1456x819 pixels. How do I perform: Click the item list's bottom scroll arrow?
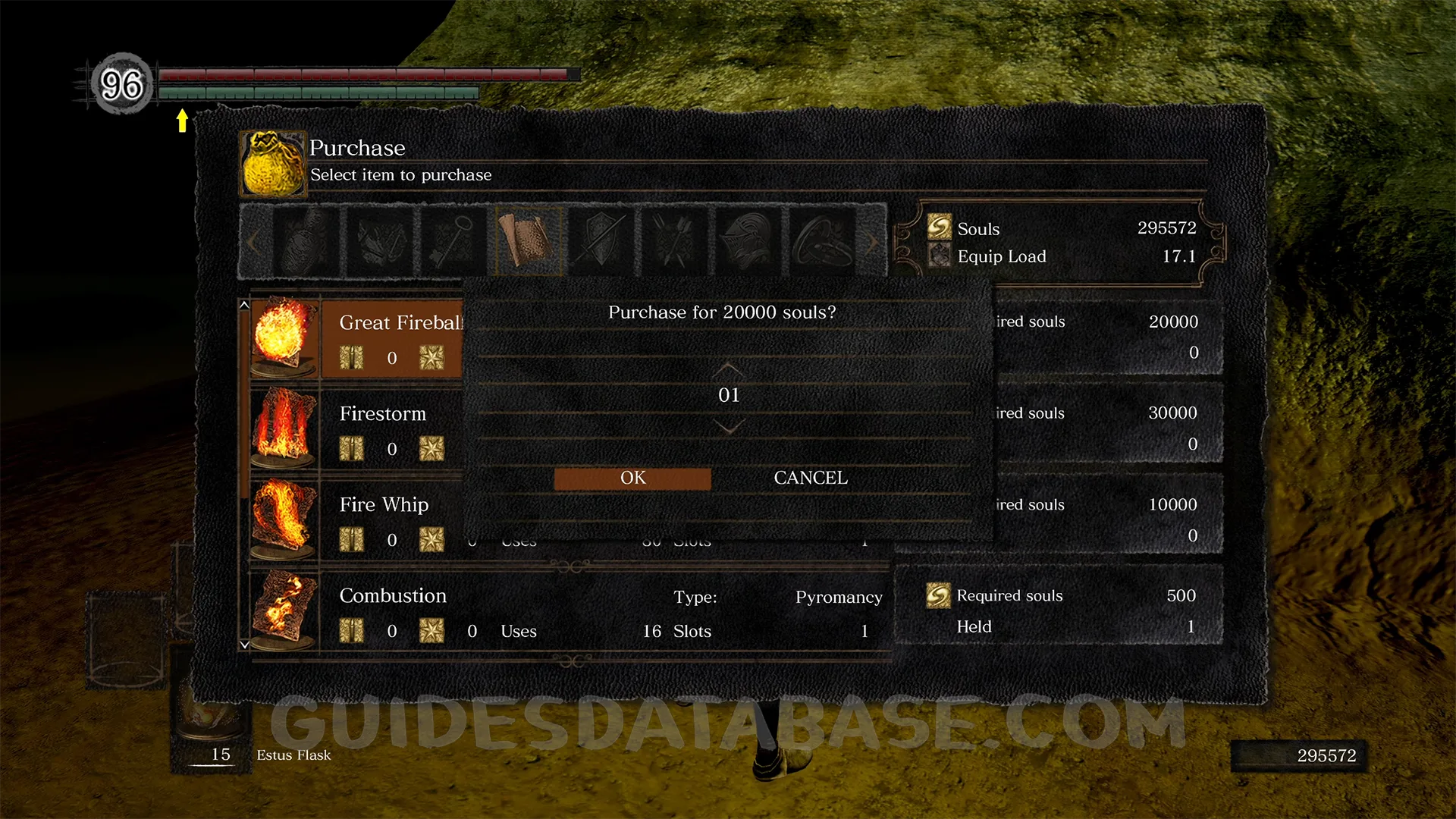coord(244,645)
